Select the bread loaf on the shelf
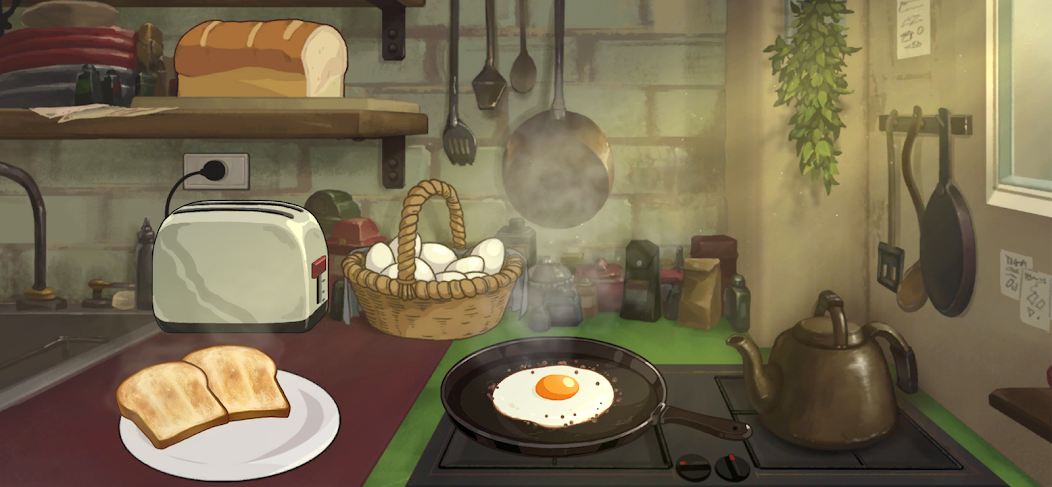 [x=259, y=58]
